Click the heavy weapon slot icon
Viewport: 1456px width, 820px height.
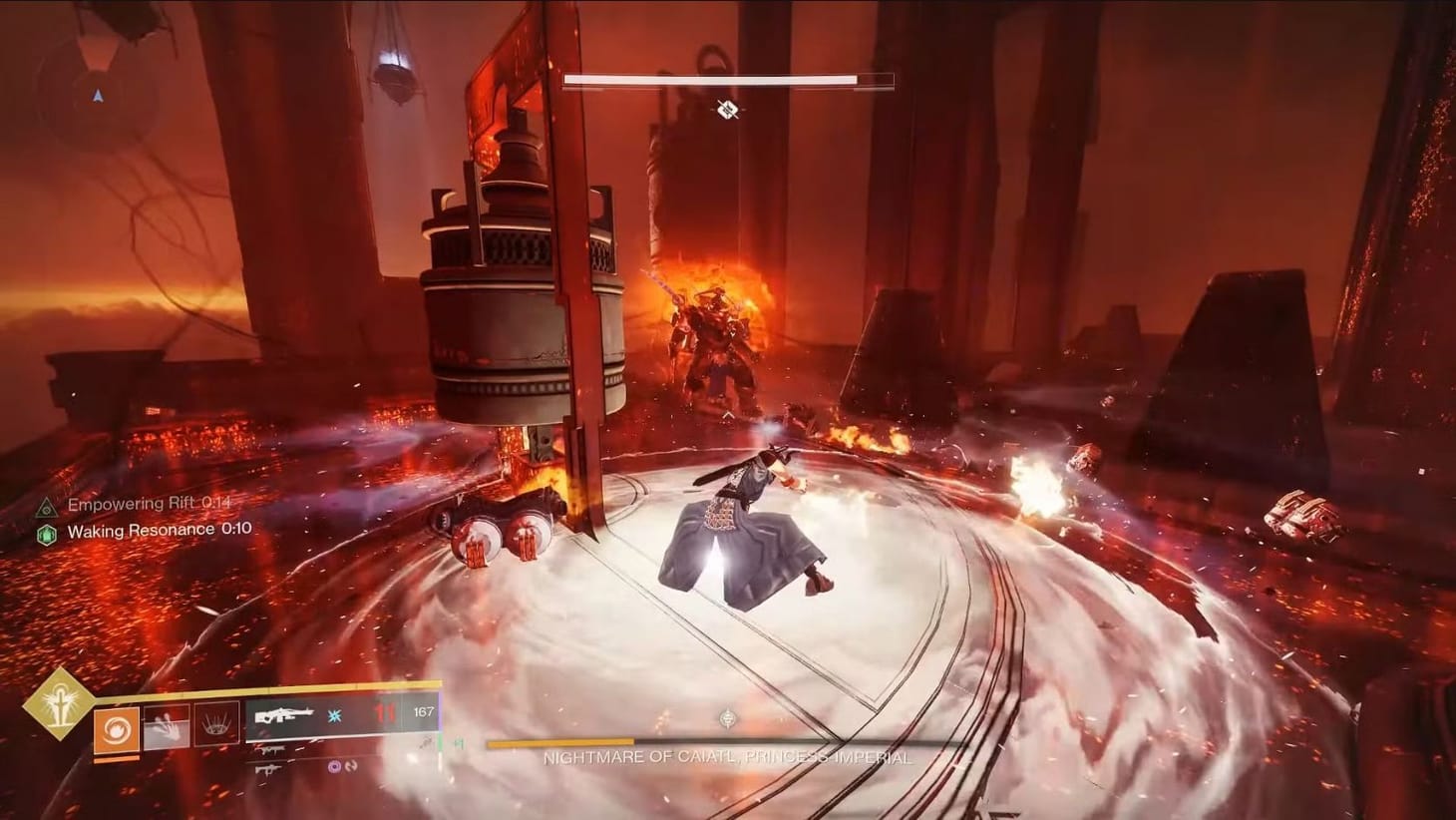point(267,768)
